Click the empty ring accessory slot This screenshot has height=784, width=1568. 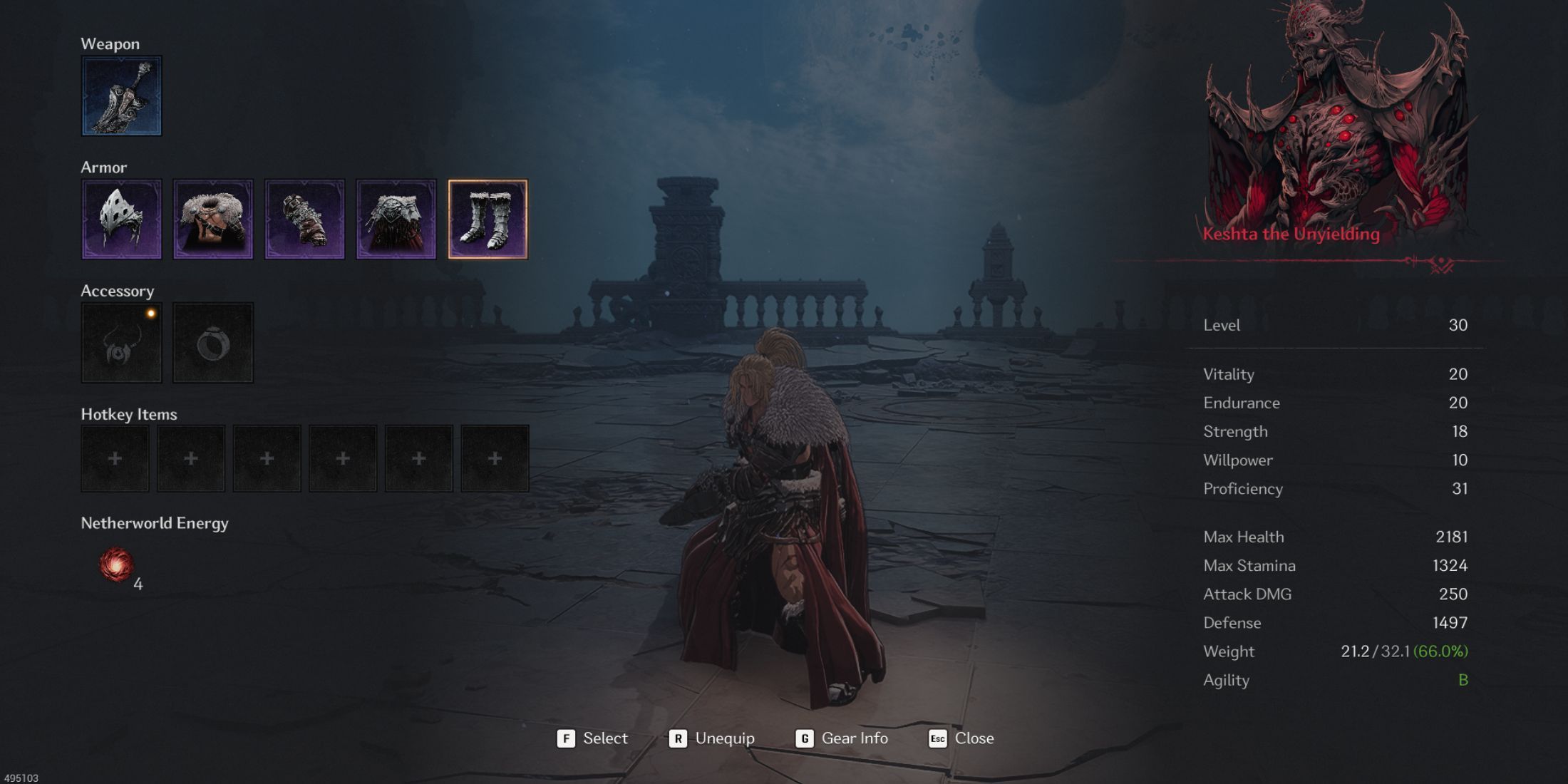[213, 342]
